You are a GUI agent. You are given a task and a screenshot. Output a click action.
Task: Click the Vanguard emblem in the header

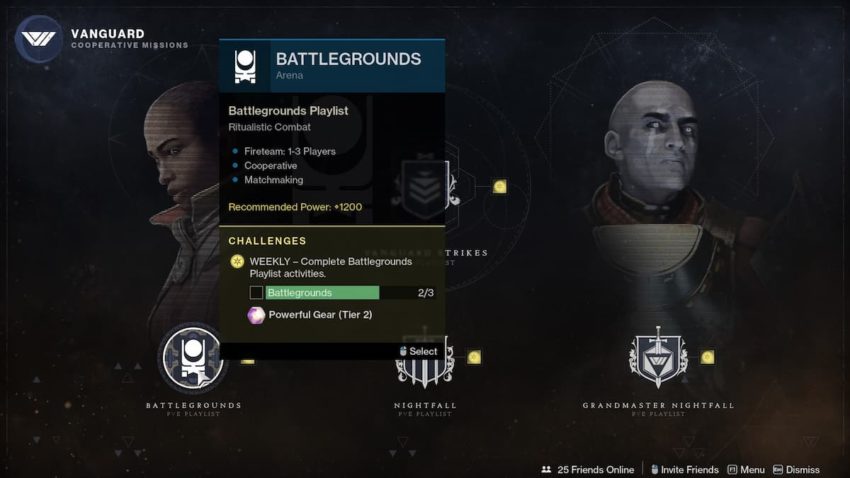39,40
